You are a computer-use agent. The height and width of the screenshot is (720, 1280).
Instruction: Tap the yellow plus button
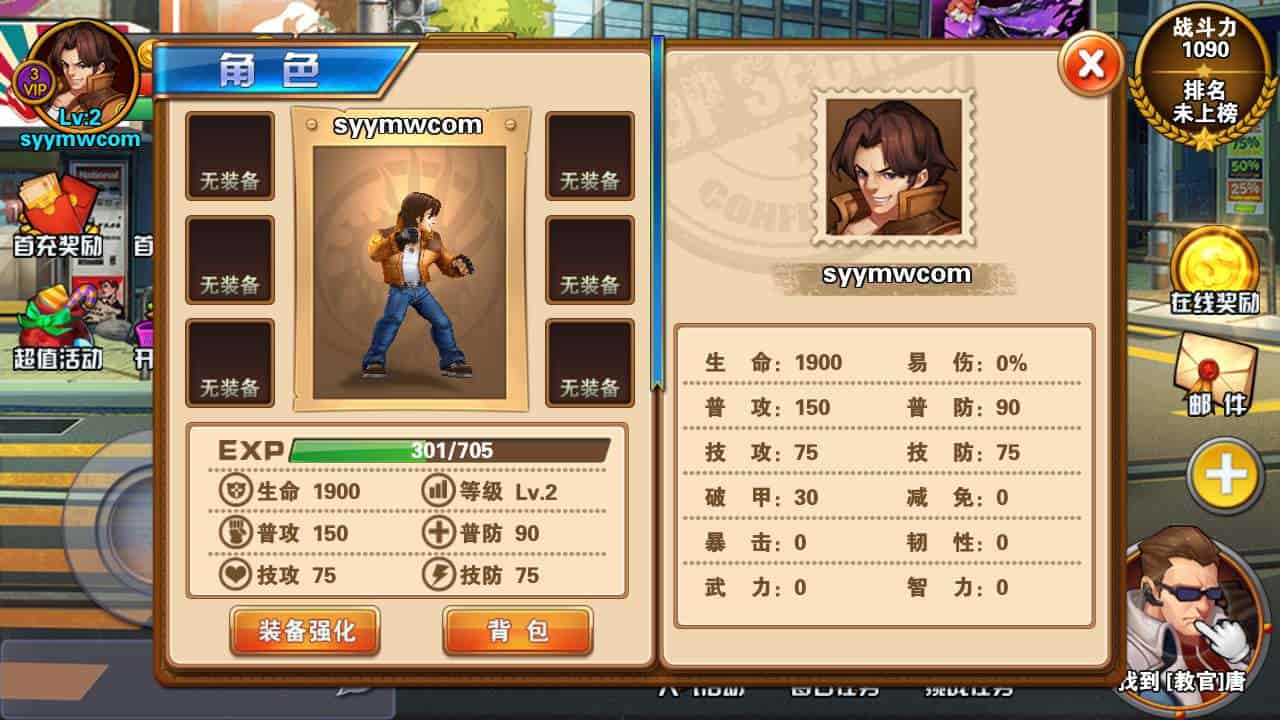(1225, 475)
